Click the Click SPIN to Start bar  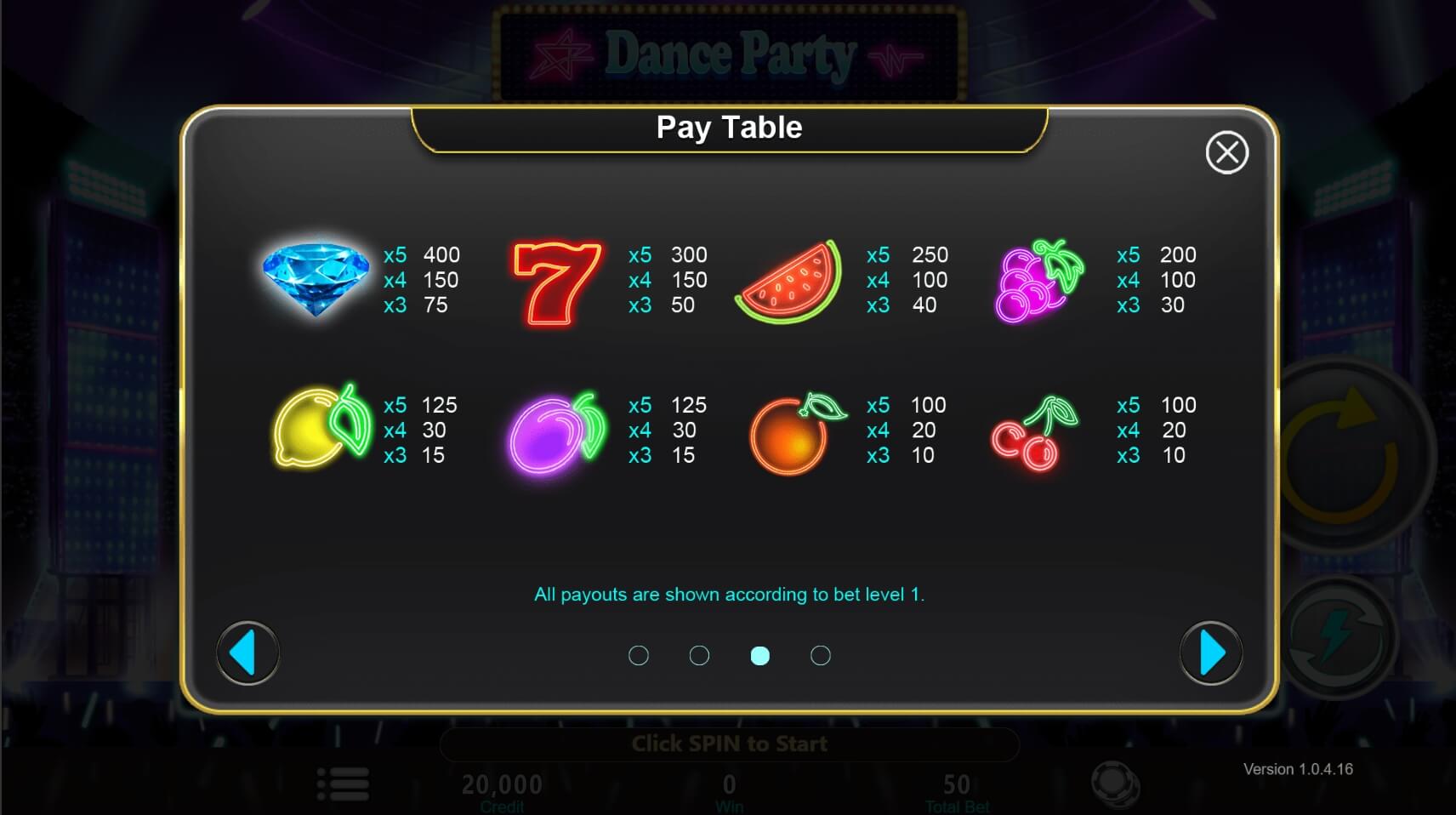click(x=728, y=743)
